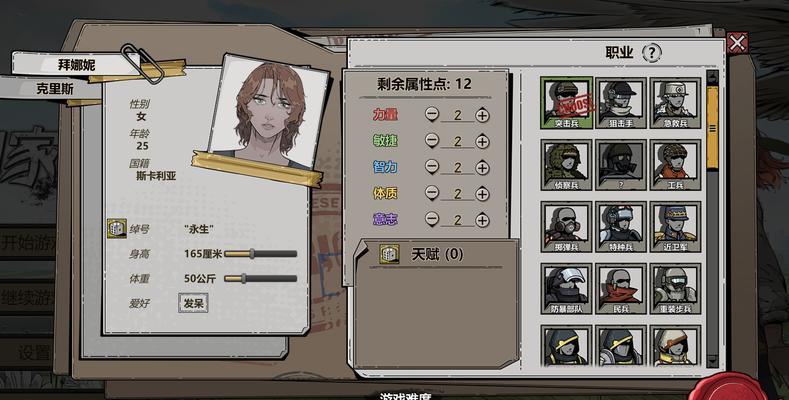Image resolution: width=789 pixels, height=400 pixels.
Task: Click the 身高 height slider
Action: tap(261, 254)
